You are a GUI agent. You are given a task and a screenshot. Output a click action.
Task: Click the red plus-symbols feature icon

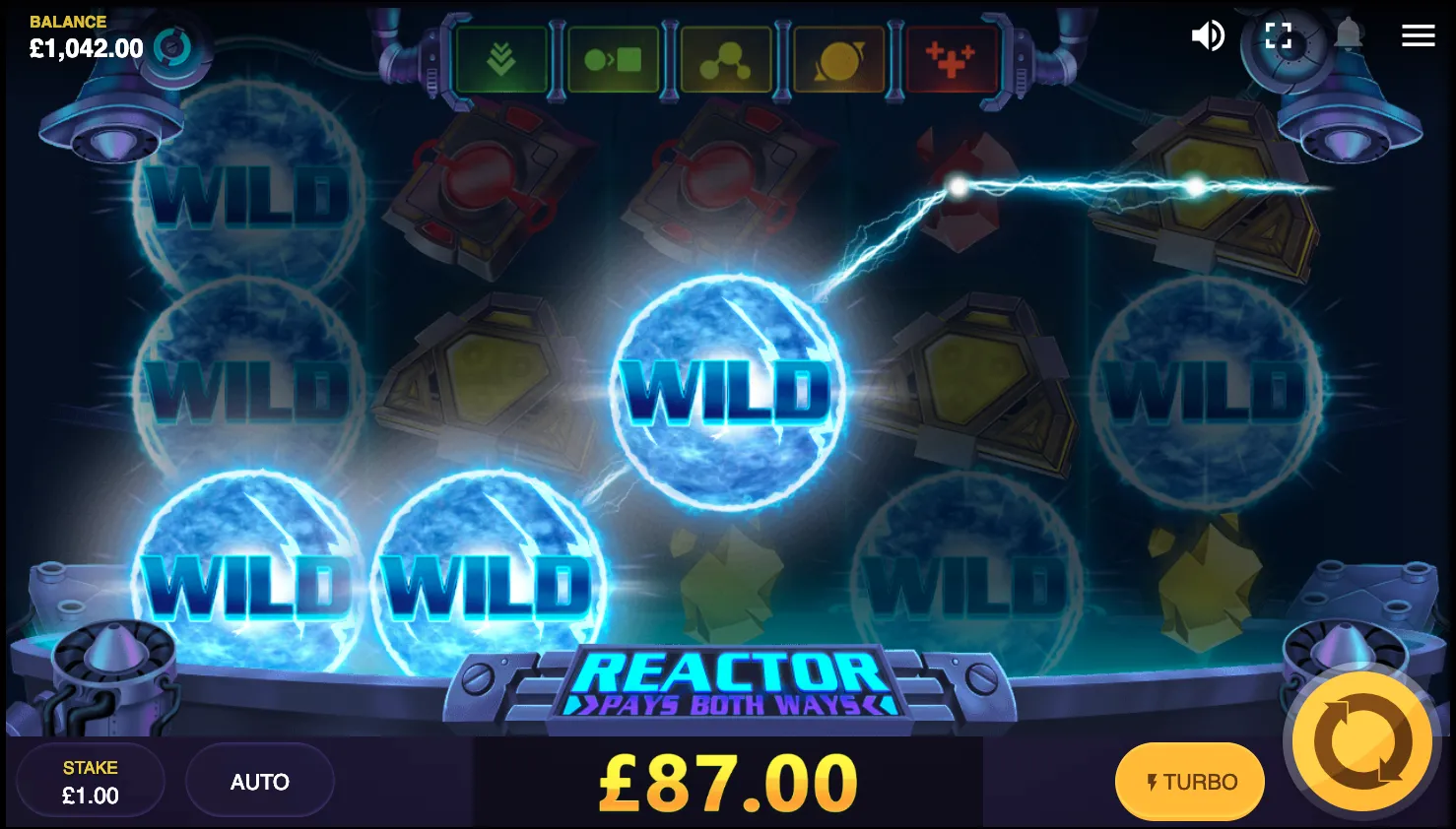pyautogui.click(x=952, y=58)
